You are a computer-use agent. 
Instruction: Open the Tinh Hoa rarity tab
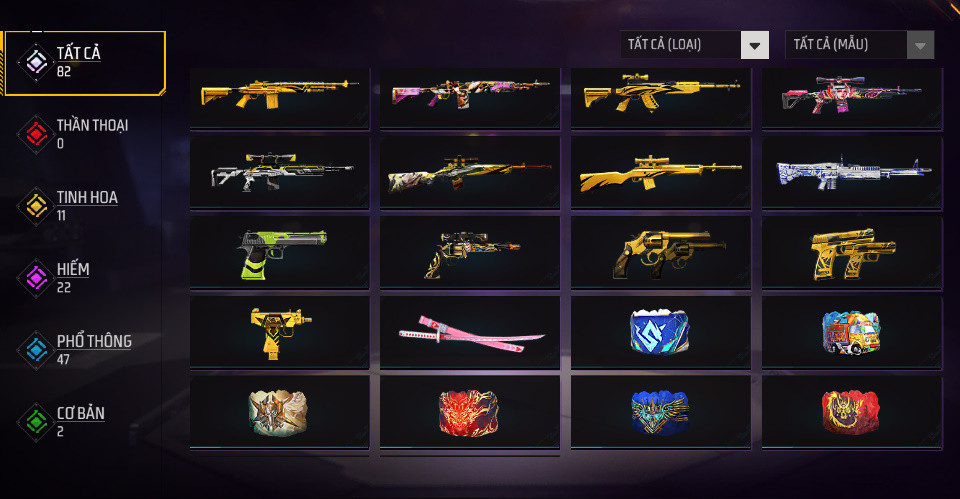coord(85,206)
